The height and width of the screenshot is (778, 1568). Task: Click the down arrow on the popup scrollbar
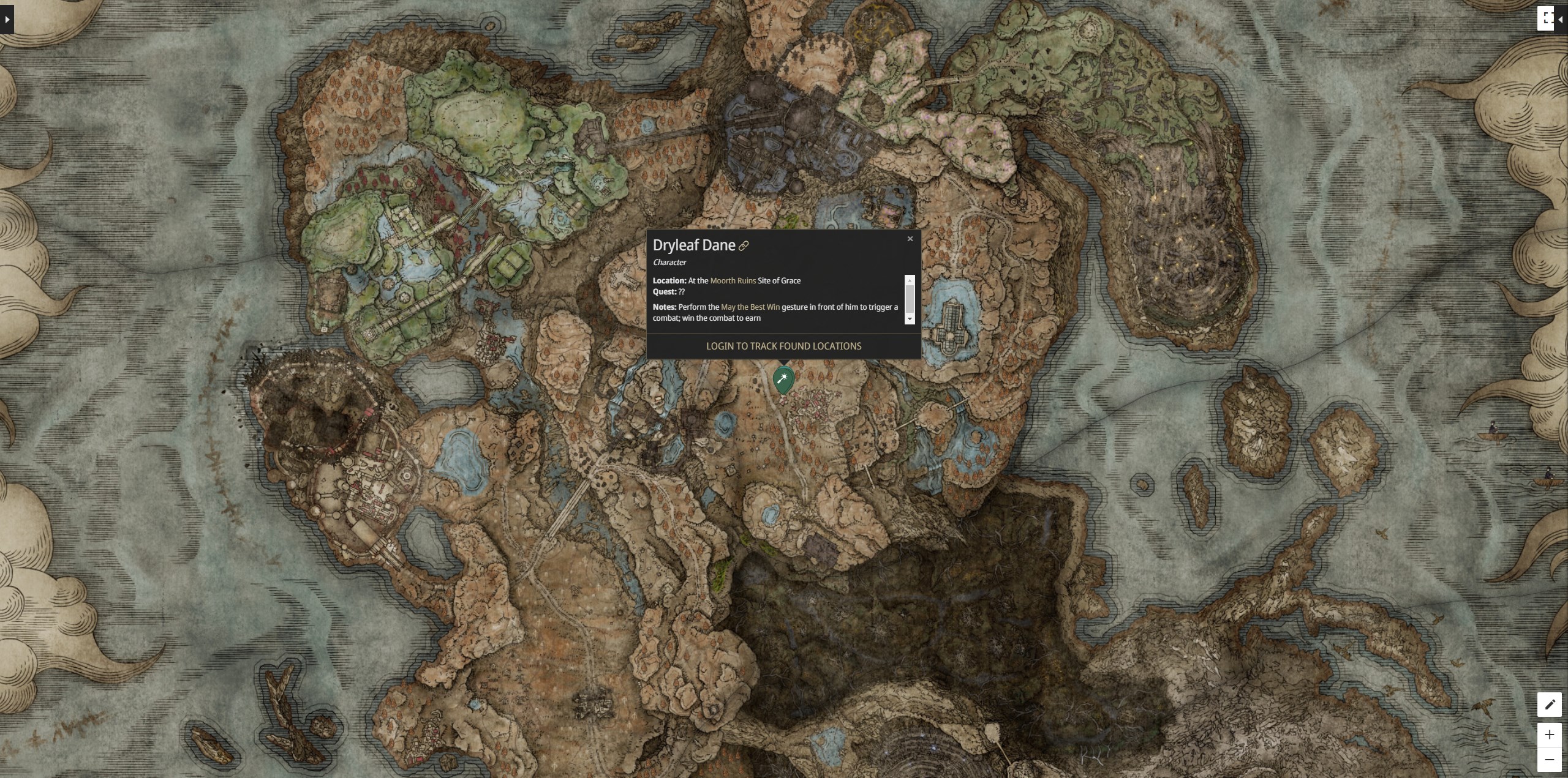[910, 319]
